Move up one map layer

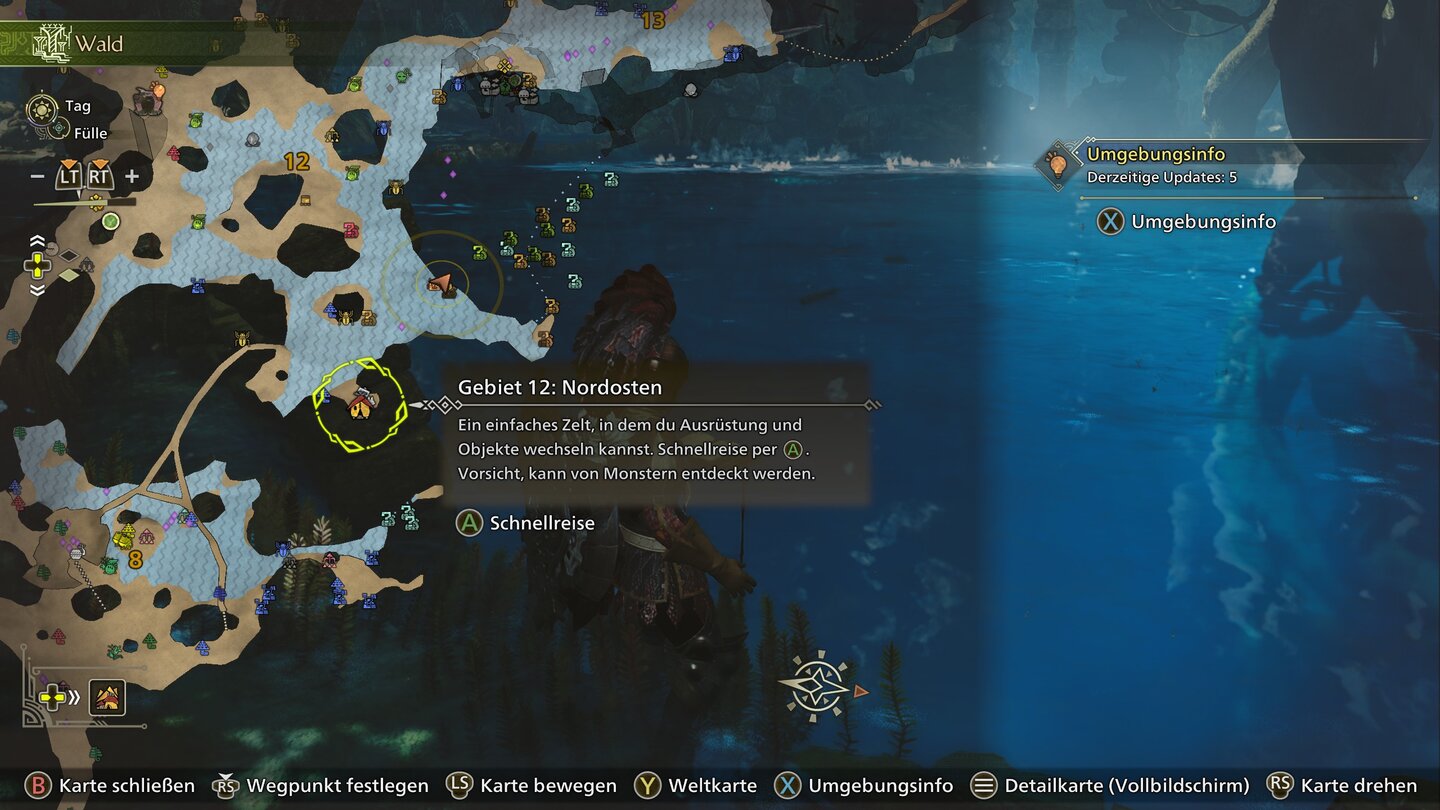click(x=37, y=241)
